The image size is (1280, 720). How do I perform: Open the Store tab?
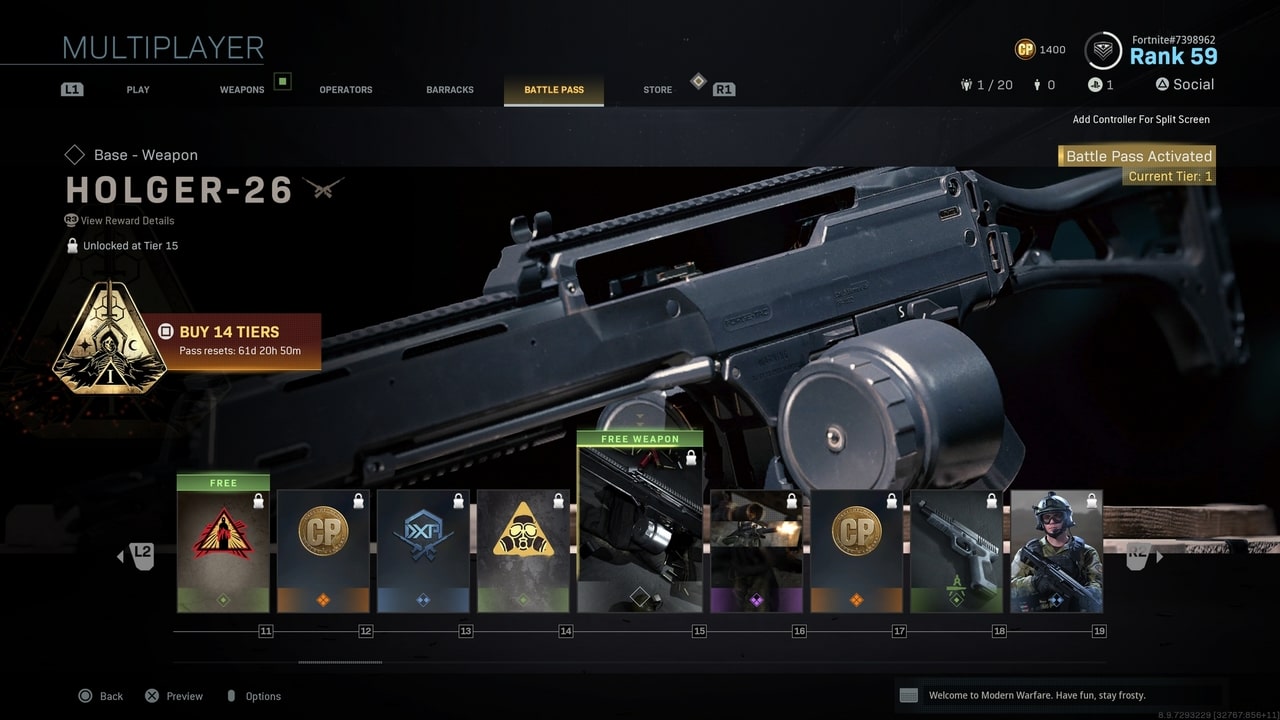(657, 89)
